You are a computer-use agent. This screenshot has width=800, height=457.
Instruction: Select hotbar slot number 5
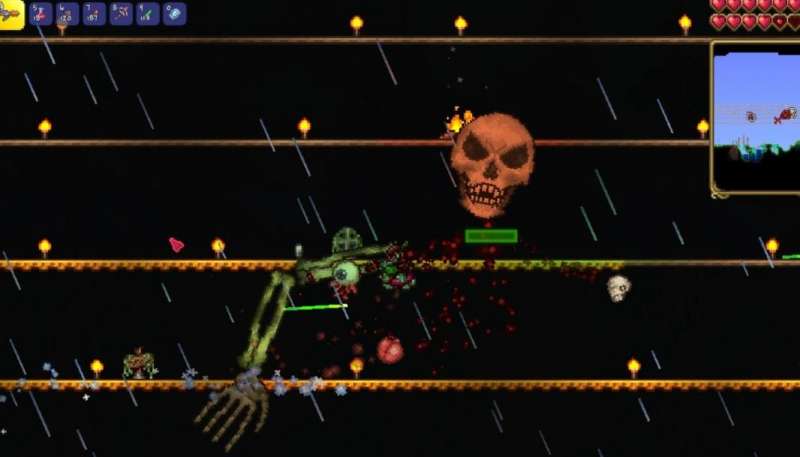(x=41, y=14)
